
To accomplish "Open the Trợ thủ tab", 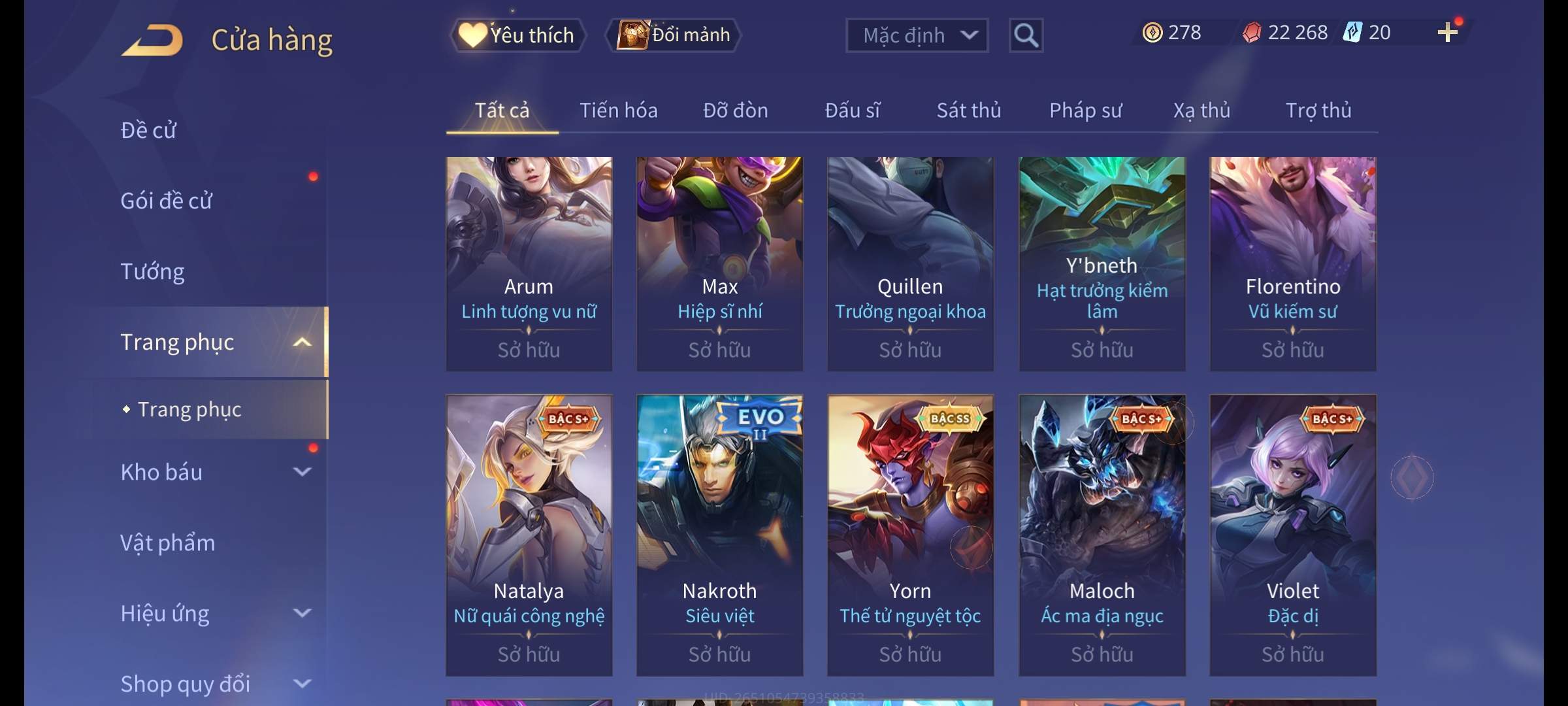I will [1318, 110].
